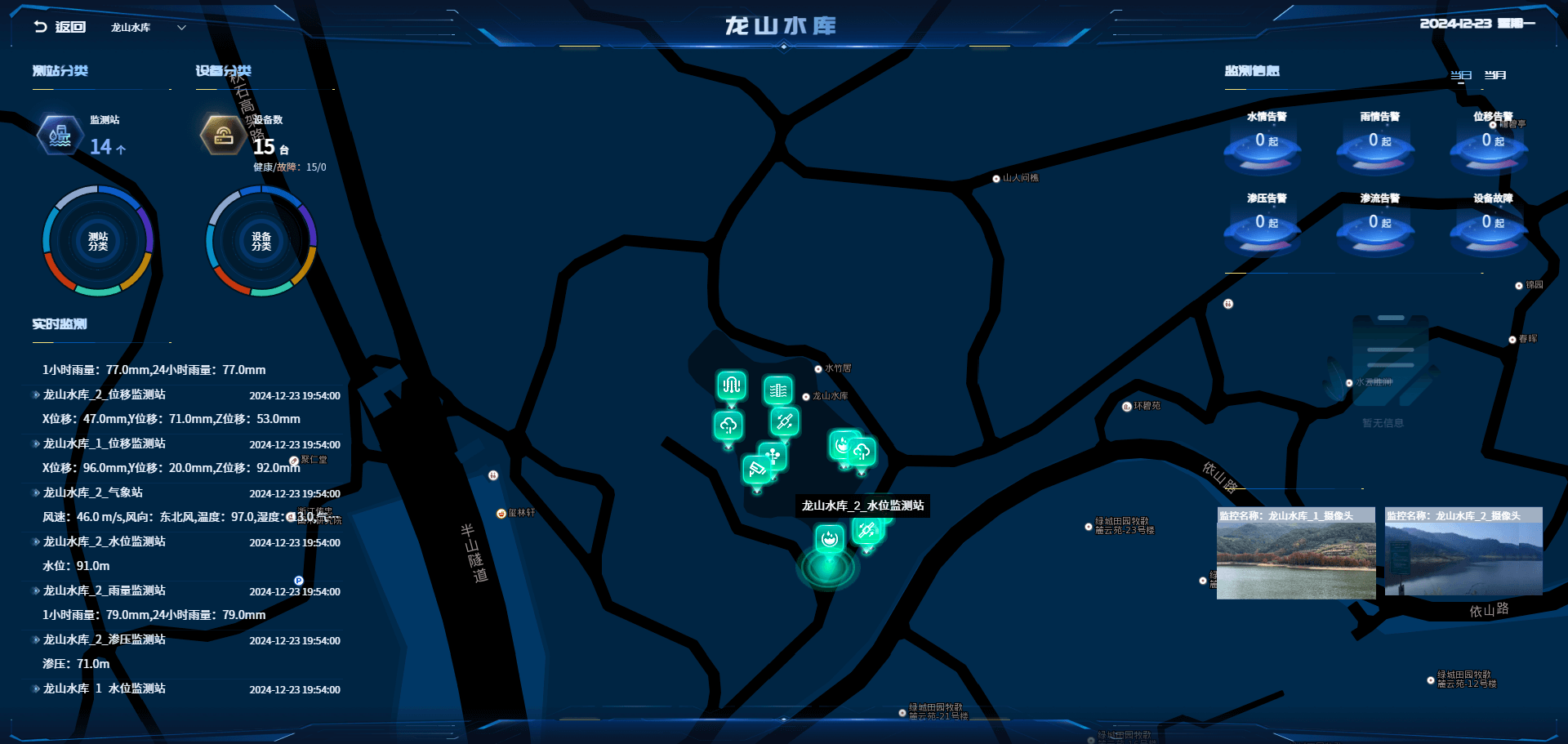Select the 水情告警 alert tile
This screenshot has width=1568, height=744.
(1263, 142)
